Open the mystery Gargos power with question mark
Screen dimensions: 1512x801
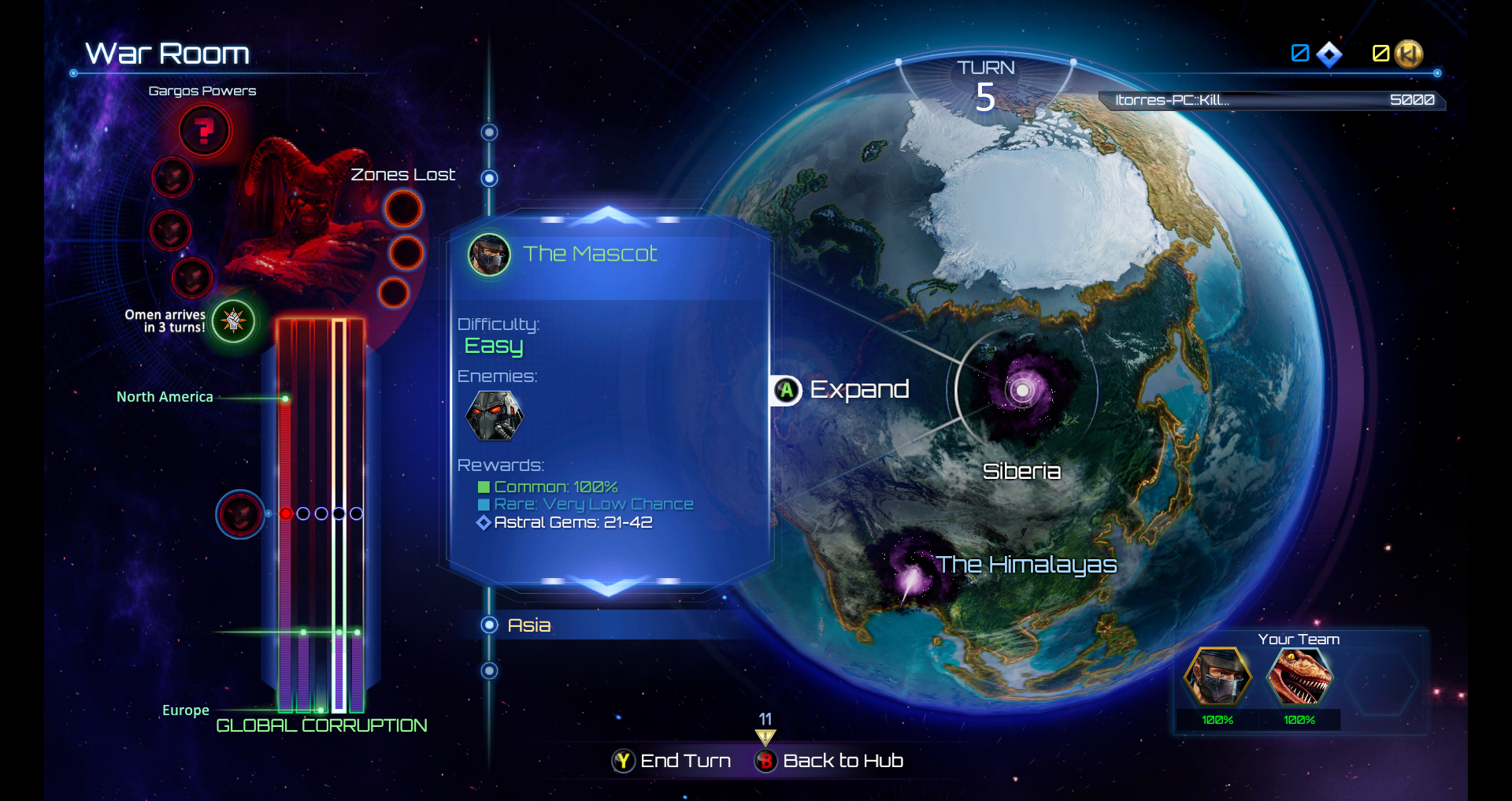(x=205, y=131)
